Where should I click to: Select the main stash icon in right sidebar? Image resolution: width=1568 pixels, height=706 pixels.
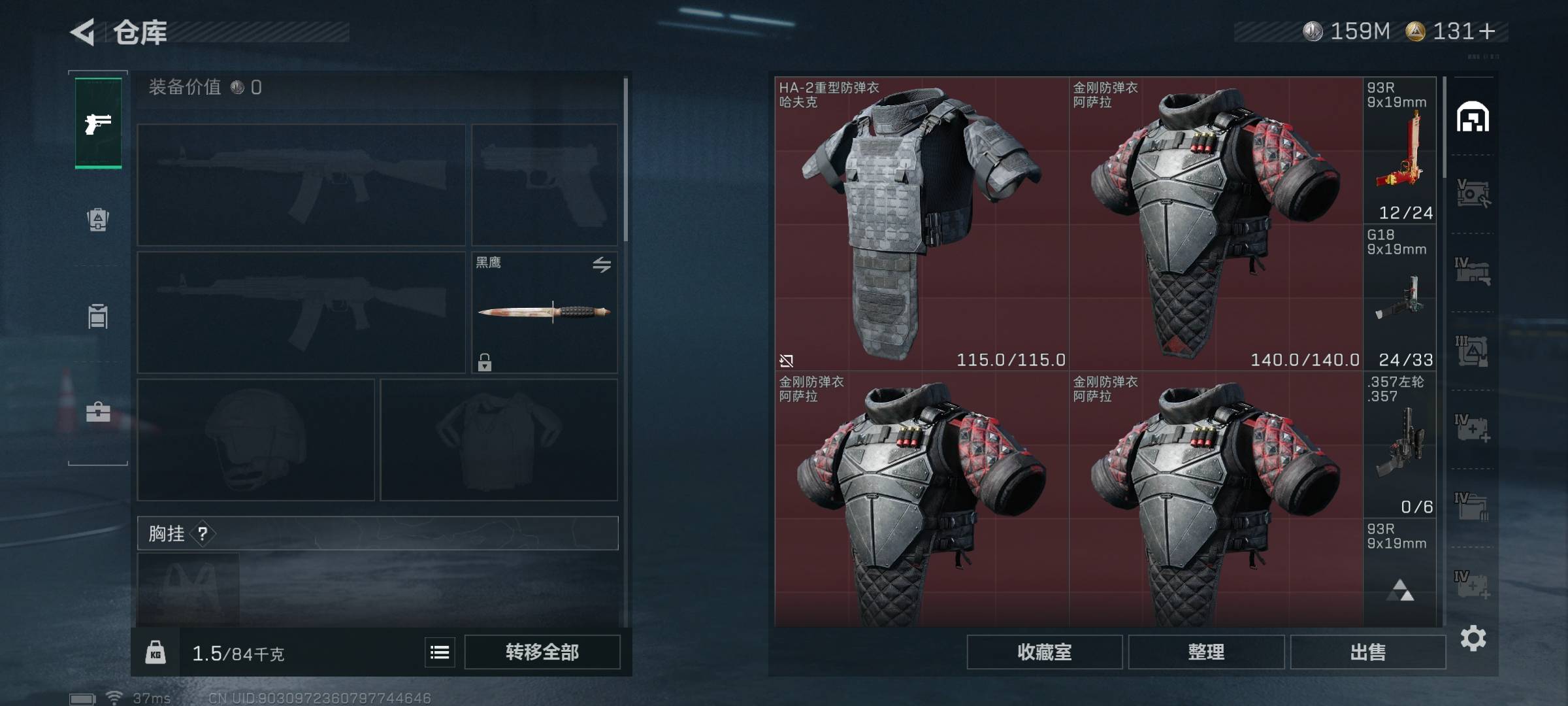[x=1473, y=118]
